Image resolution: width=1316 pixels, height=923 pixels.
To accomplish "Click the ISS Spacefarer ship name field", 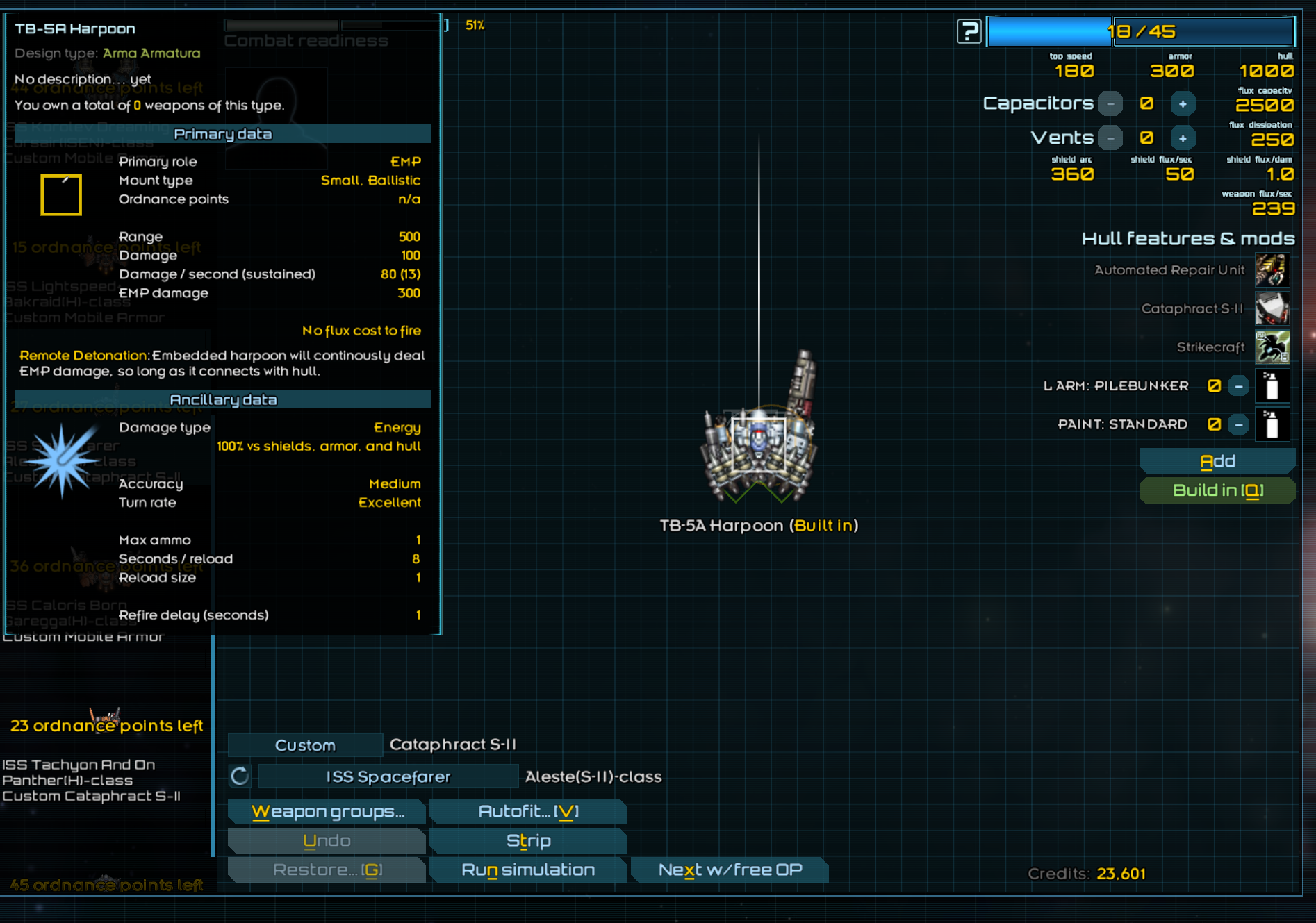I will click(388, 776).
